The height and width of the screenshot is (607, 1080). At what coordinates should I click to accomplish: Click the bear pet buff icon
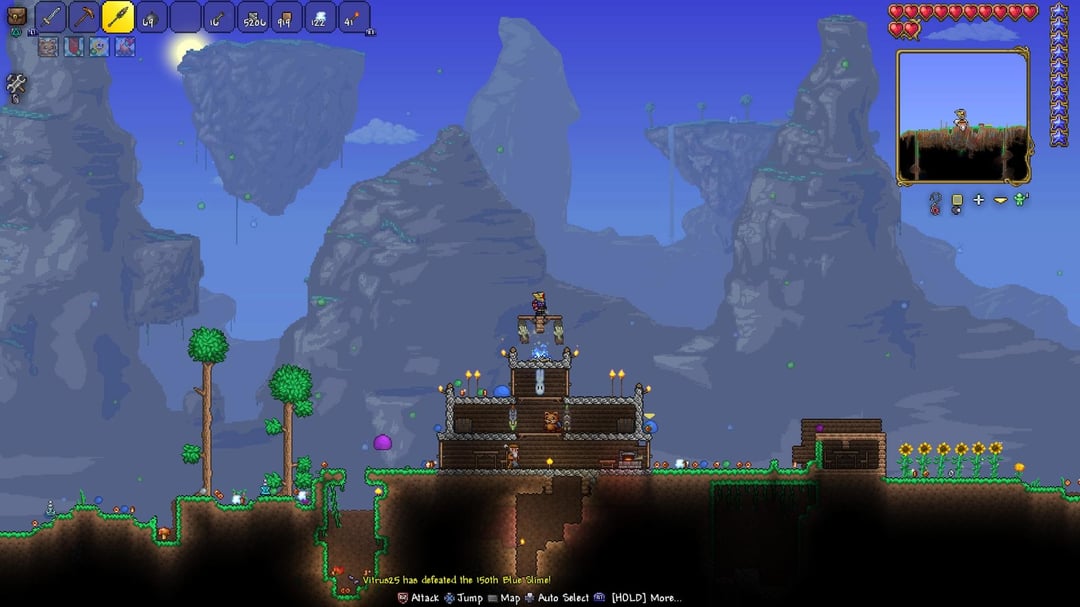pos(49,46)
